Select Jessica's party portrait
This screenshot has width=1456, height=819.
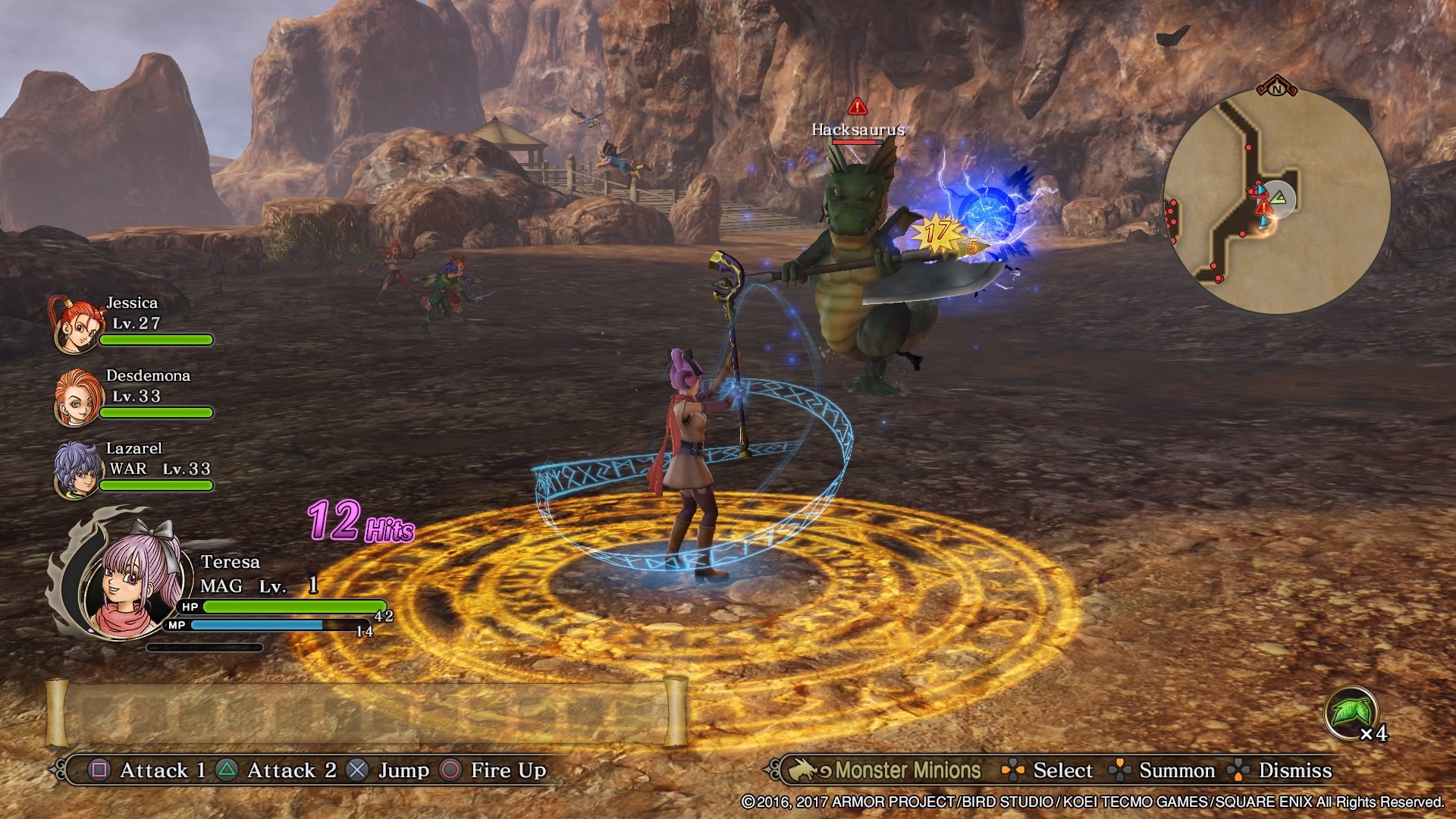[76, 325]
